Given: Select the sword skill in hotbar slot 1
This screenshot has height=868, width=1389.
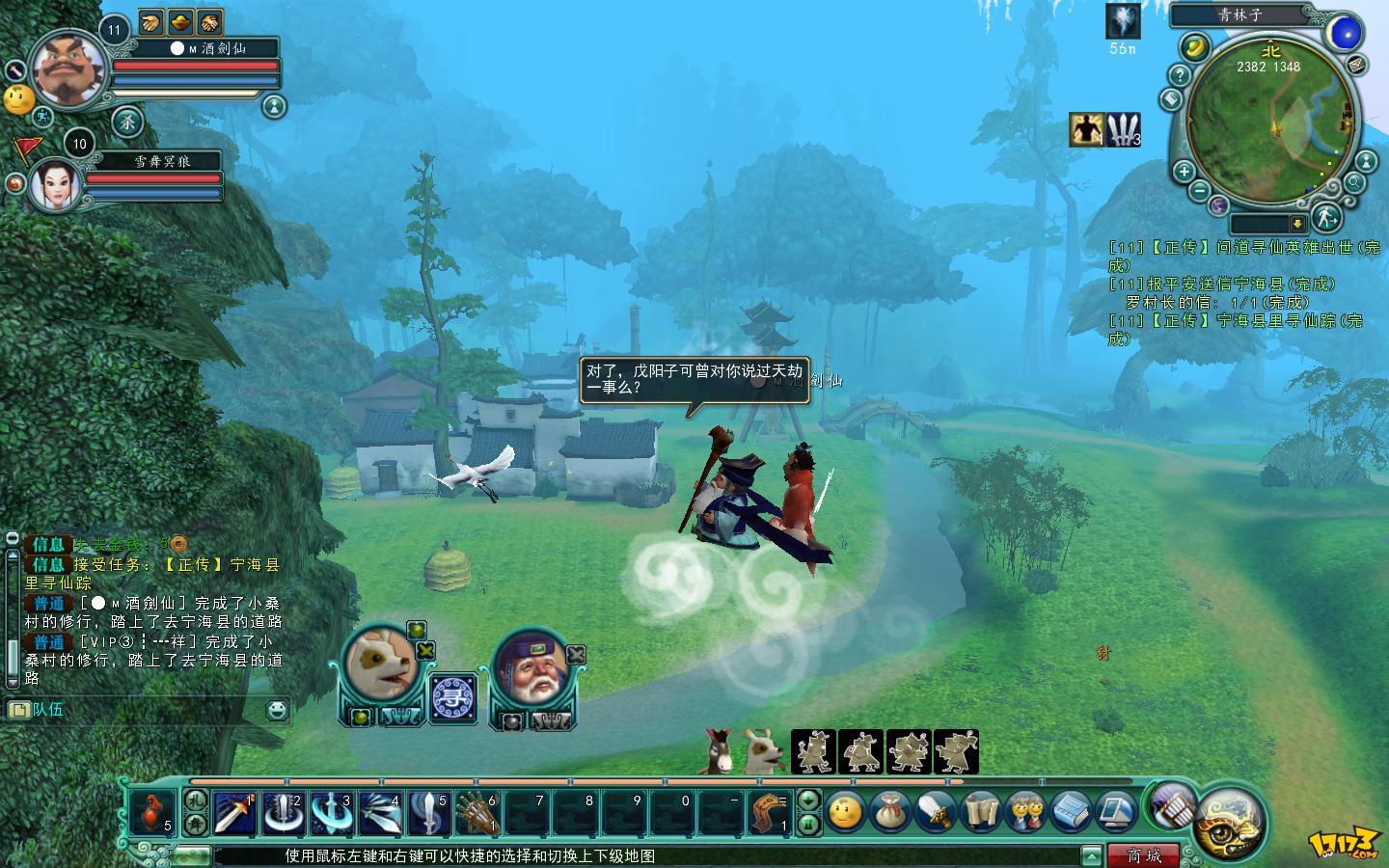Looking at the screenshot, I should [234, 813].
